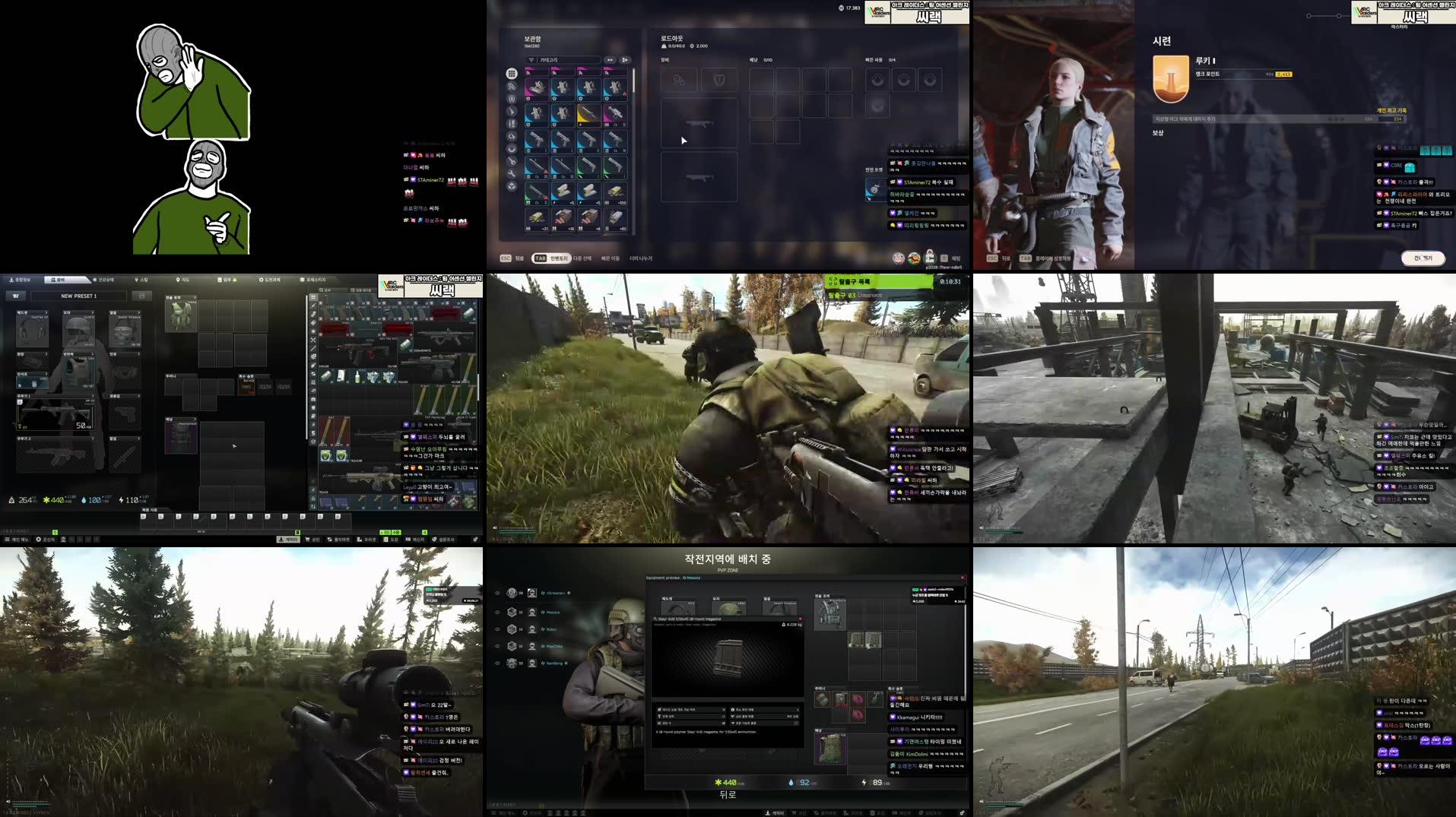The width and height of the screenshot is (1456, 817).
Task: Click the streamer avatar icon beside the chat field
Action: tap(930, 258)
